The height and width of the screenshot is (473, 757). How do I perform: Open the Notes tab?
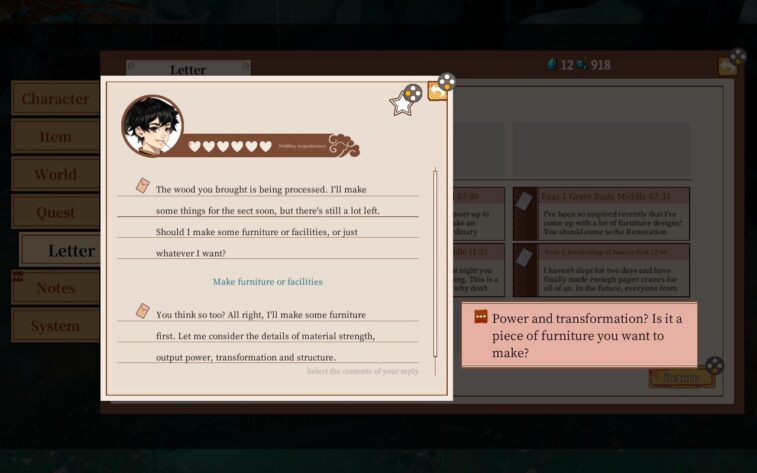pos(55,288)
